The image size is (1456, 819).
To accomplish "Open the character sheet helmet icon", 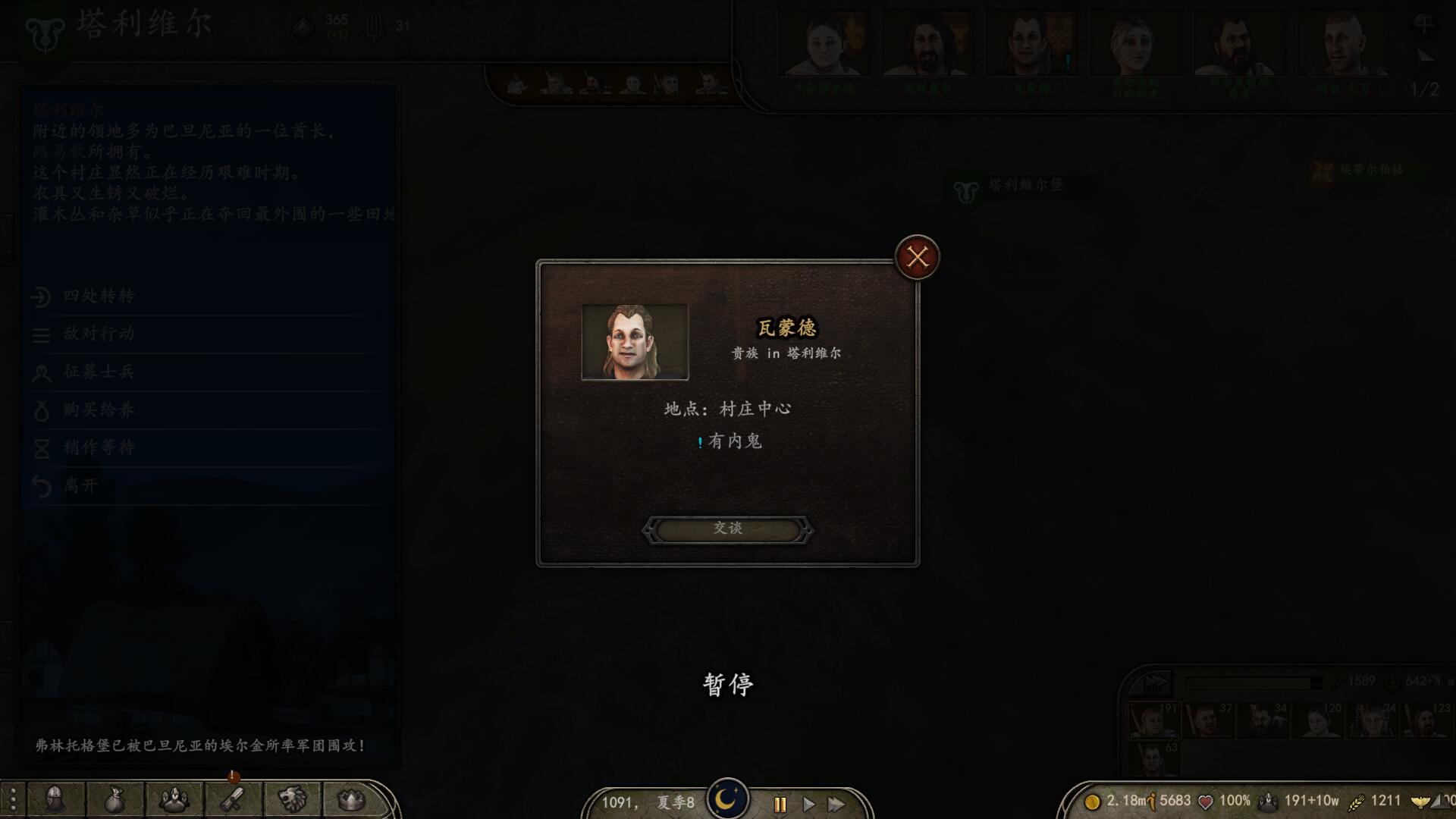I will point(55,800).
